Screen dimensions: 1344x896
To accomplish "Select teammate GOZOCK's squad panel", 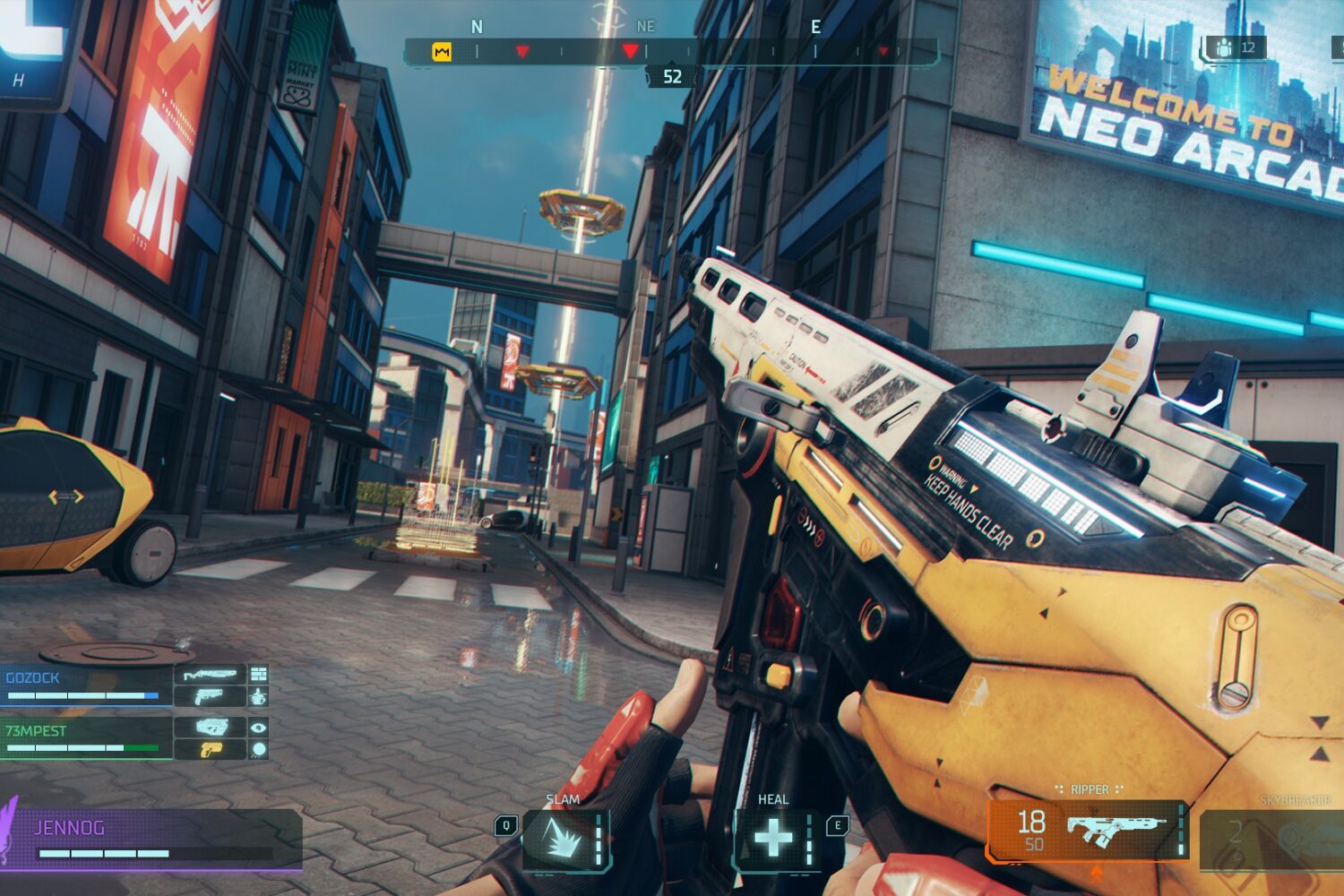I will click(86, 686).
